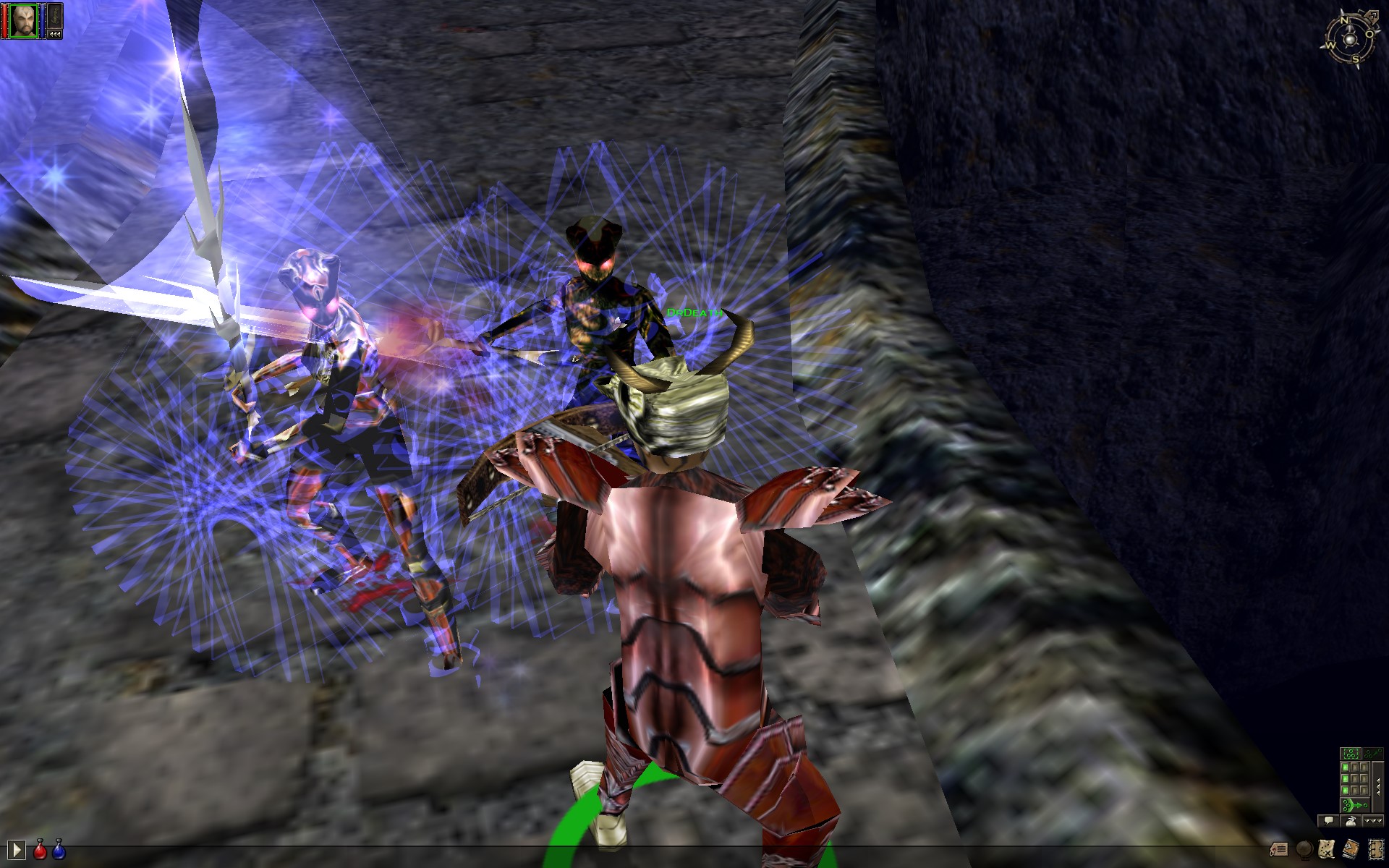The width and height of the screenshot is (1389, 868).
Task: Open the treasure map icon
Action: [x=1328, y=848]
